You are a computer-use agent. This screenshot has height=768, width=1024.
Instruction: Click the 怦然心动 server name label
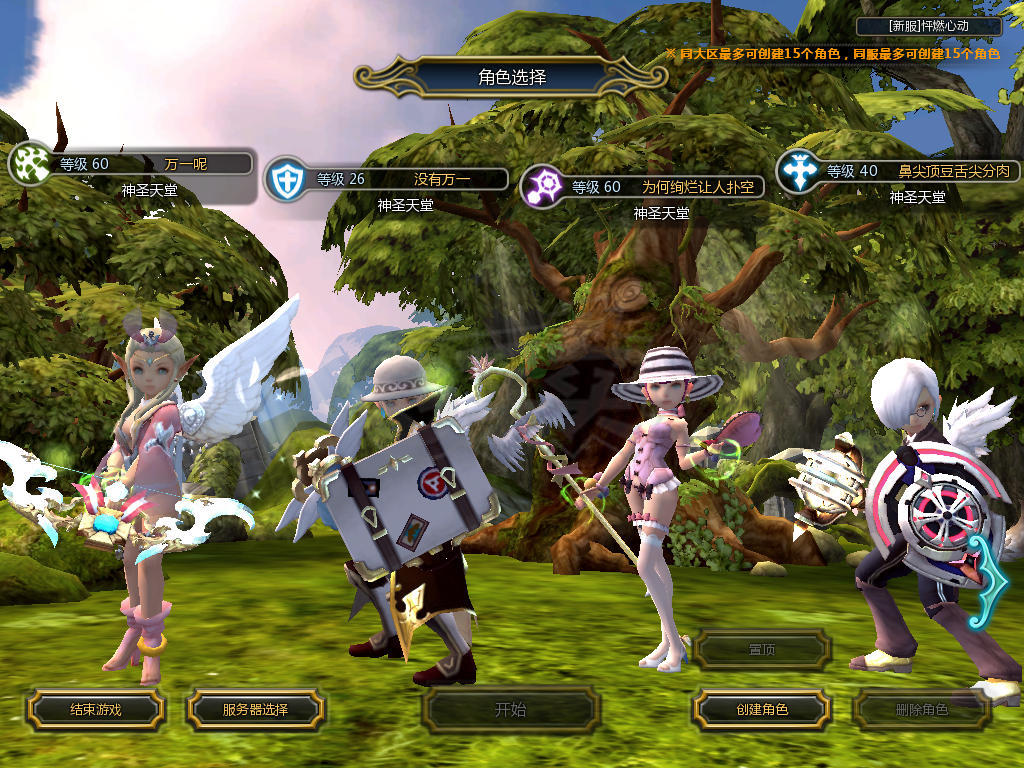coord(929,27)
